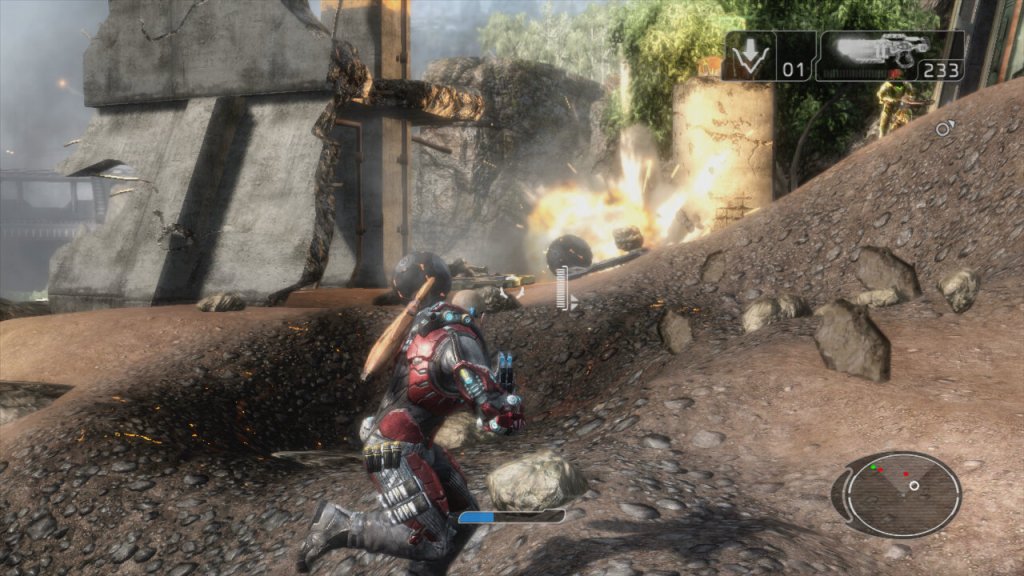Open the oval radar minimap
1024x576 pixels.
click(896, 494)
